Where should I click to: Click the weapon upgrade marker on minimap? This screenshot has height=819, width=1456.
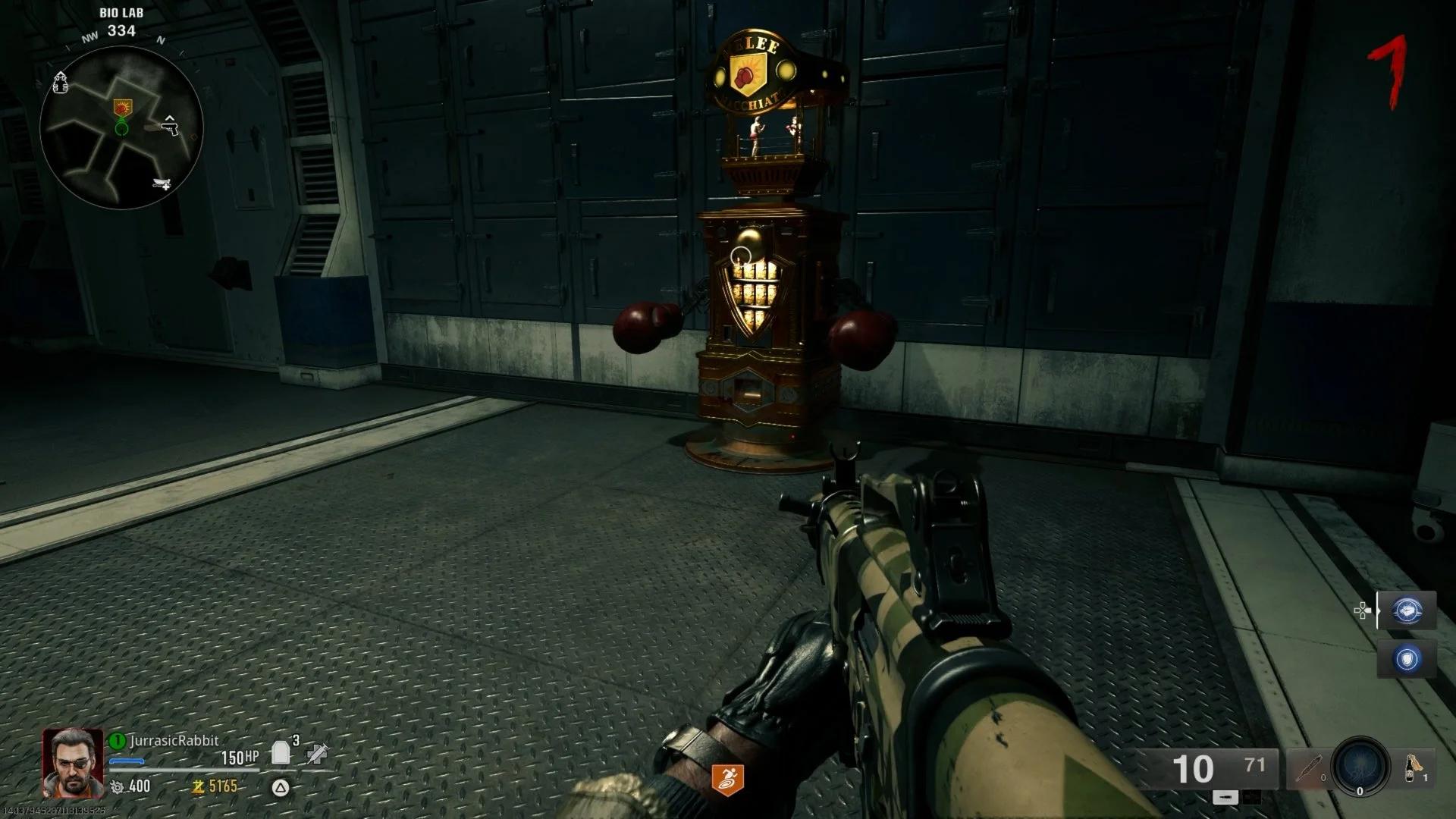[161, 184]
